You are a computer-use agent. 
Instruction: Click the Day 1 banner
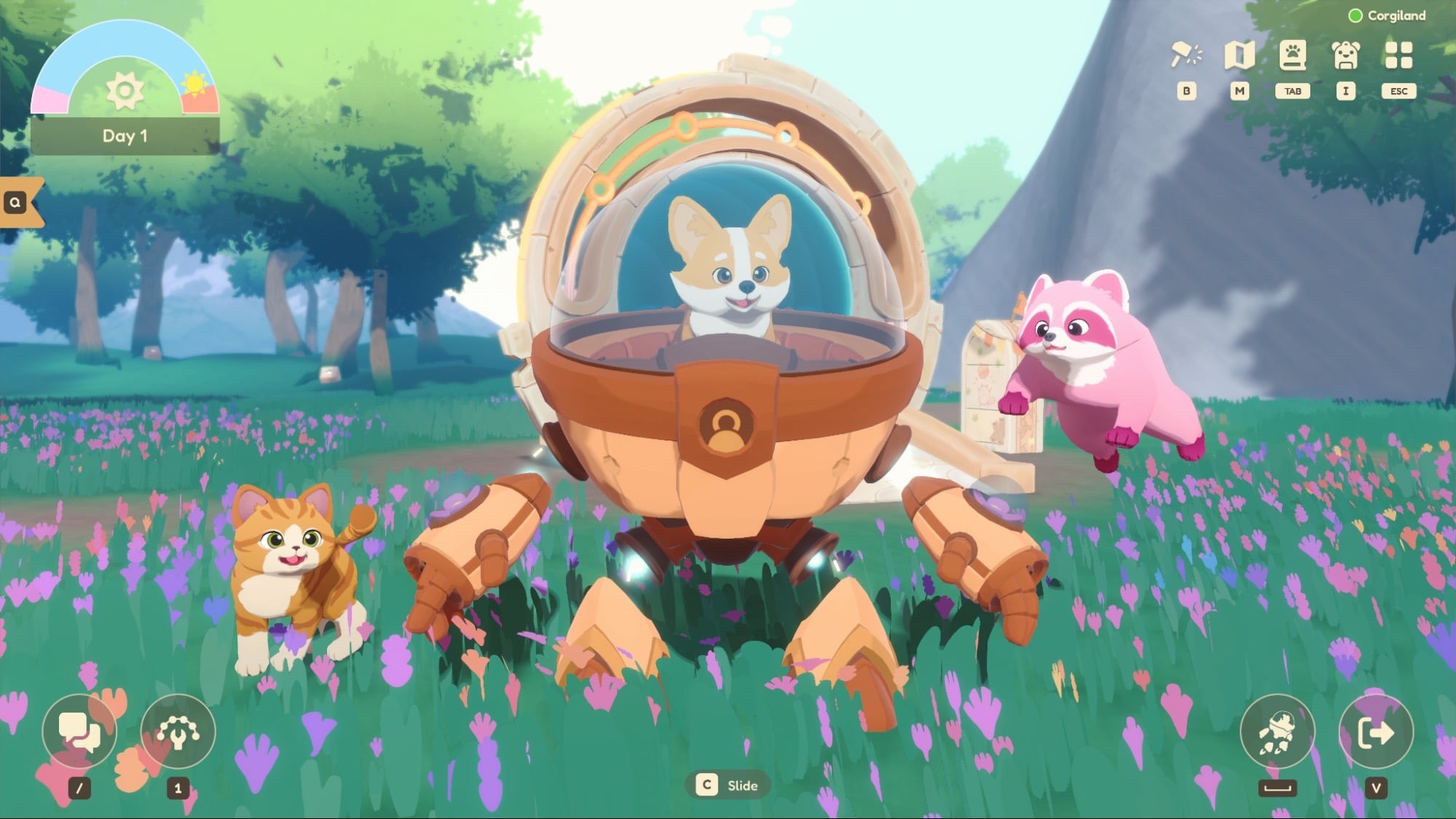(125, 136)
